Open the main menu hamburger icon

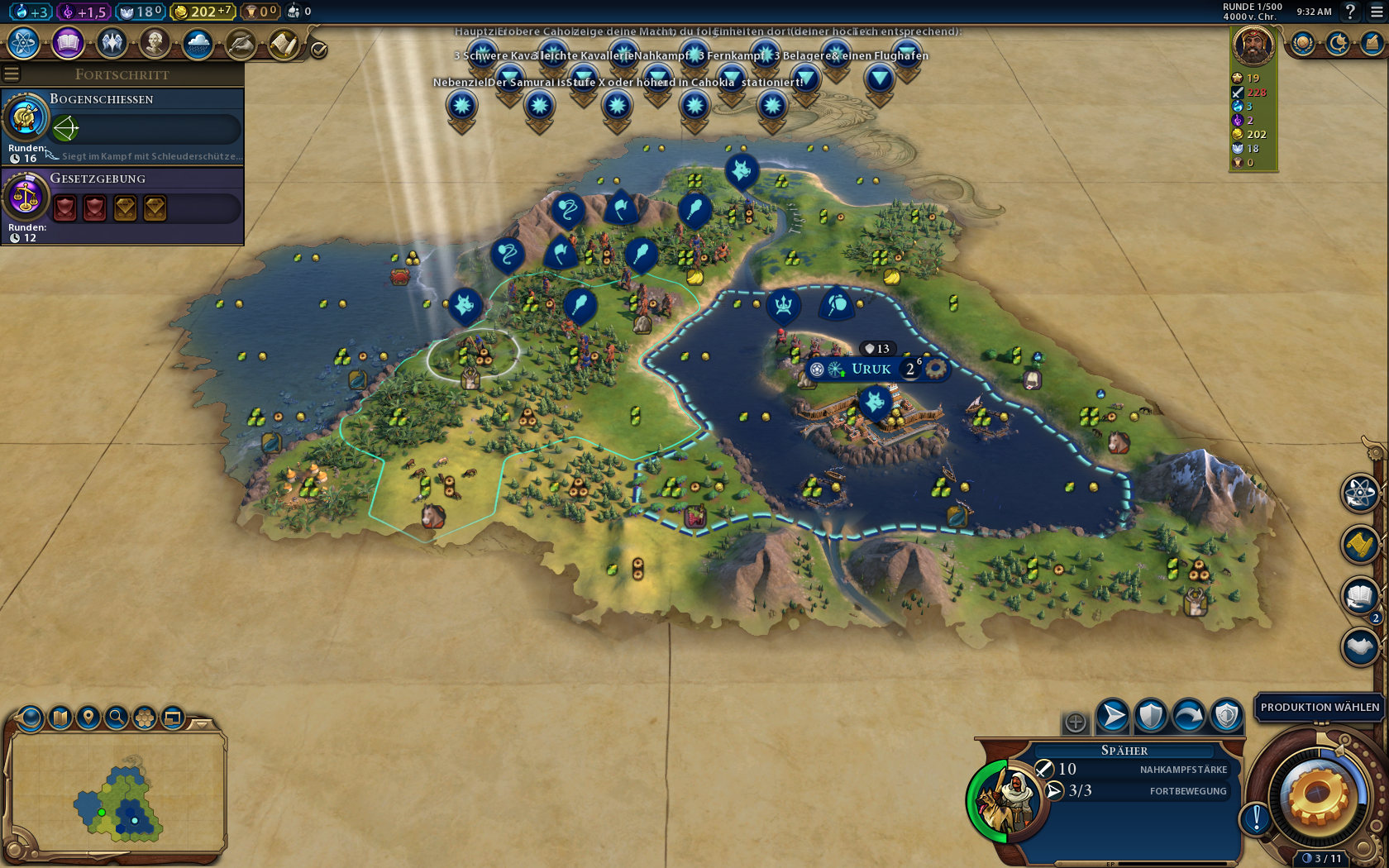pos(1377,12)
